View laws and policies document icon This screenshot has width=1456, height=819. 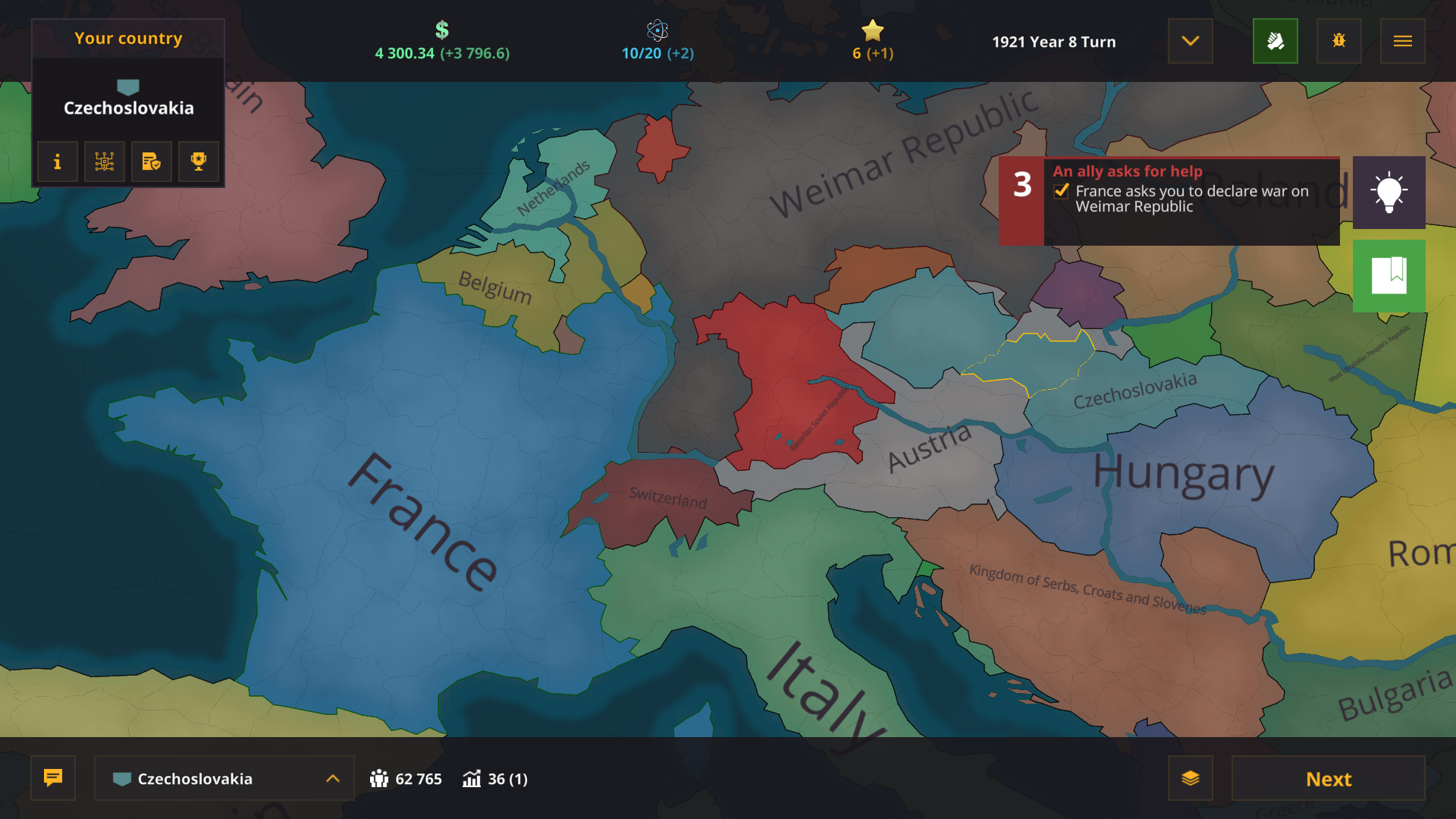tap(151, 162)
